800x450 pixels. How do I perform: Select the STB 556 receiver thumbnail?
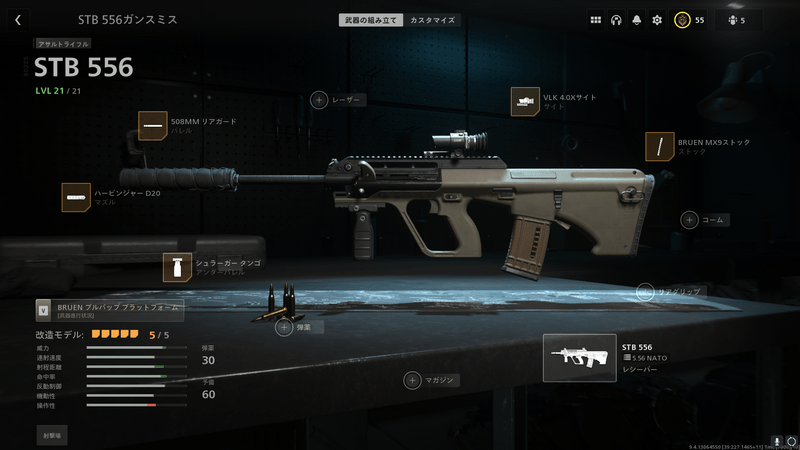579,357
